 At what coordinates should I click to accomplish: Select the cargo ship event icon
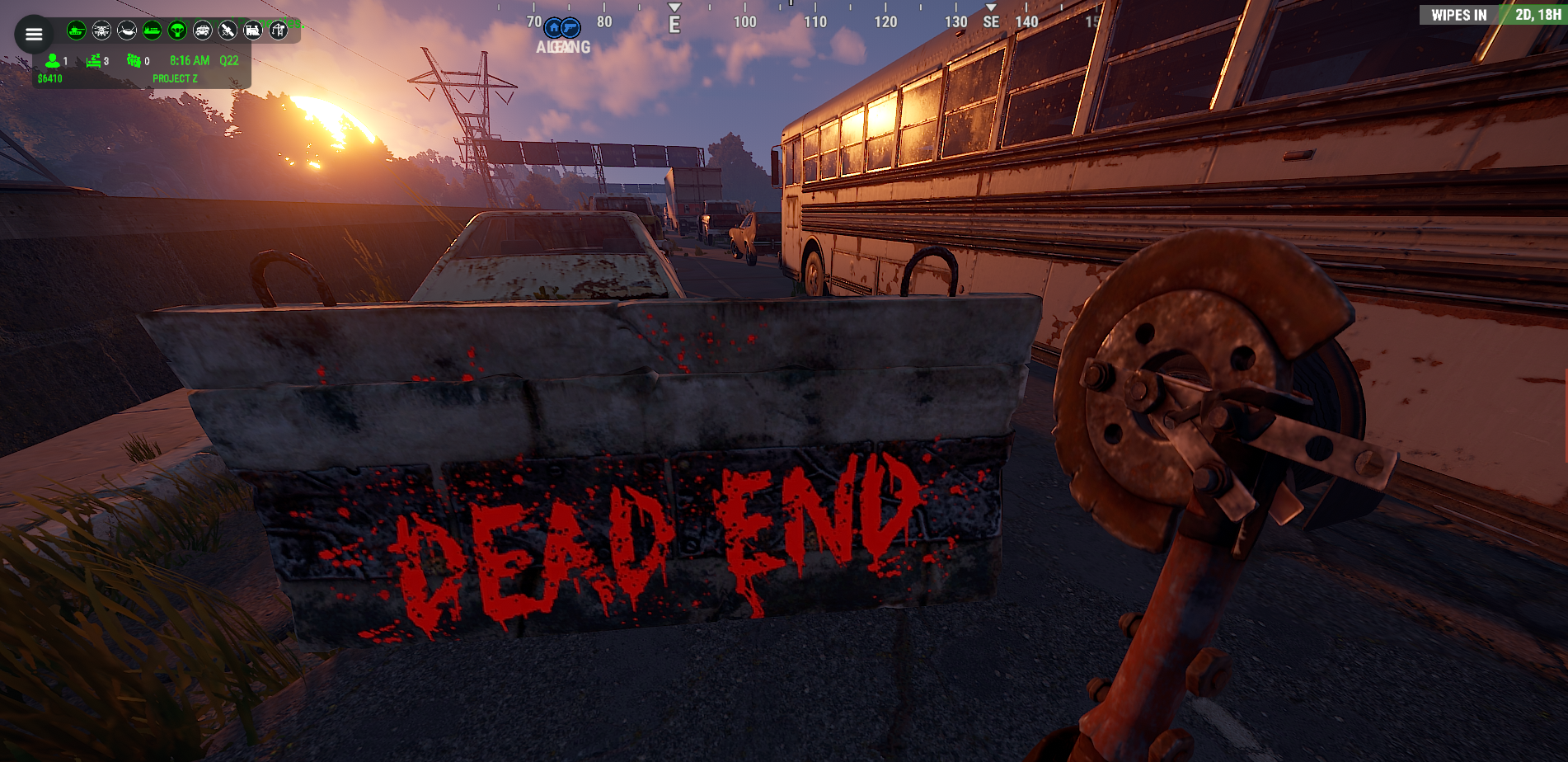(153, 31)
